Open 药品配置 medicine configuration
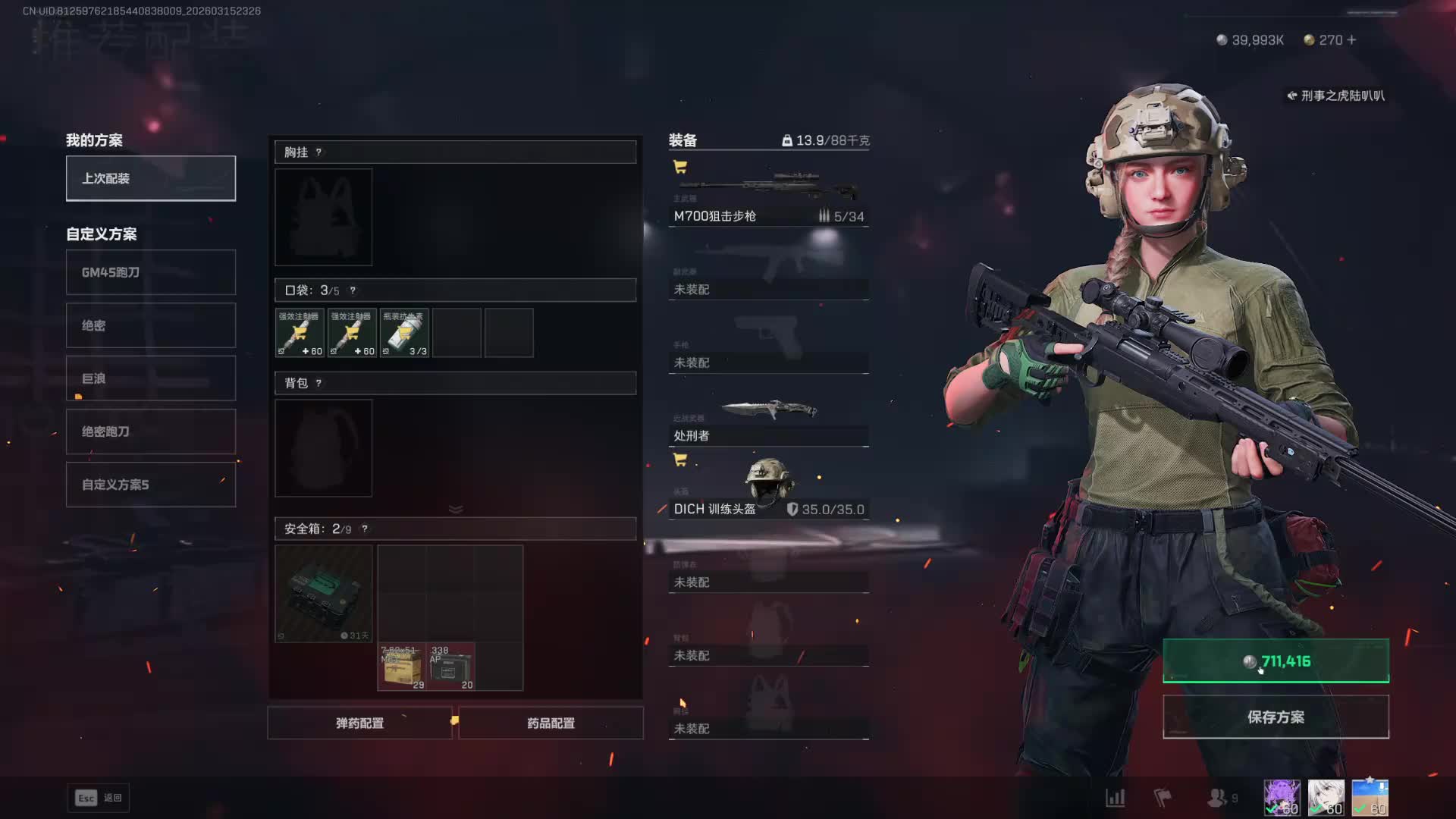Screen dimensions: 1456x819 coord(551,723)
